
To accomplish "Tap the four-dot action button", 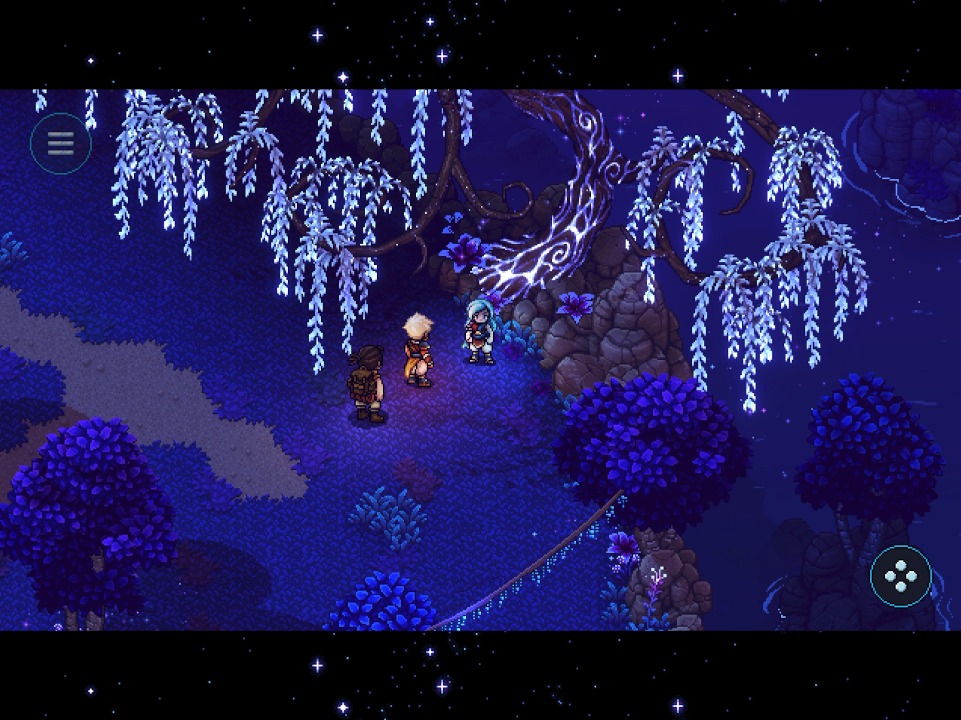I will tap(900, 576).
